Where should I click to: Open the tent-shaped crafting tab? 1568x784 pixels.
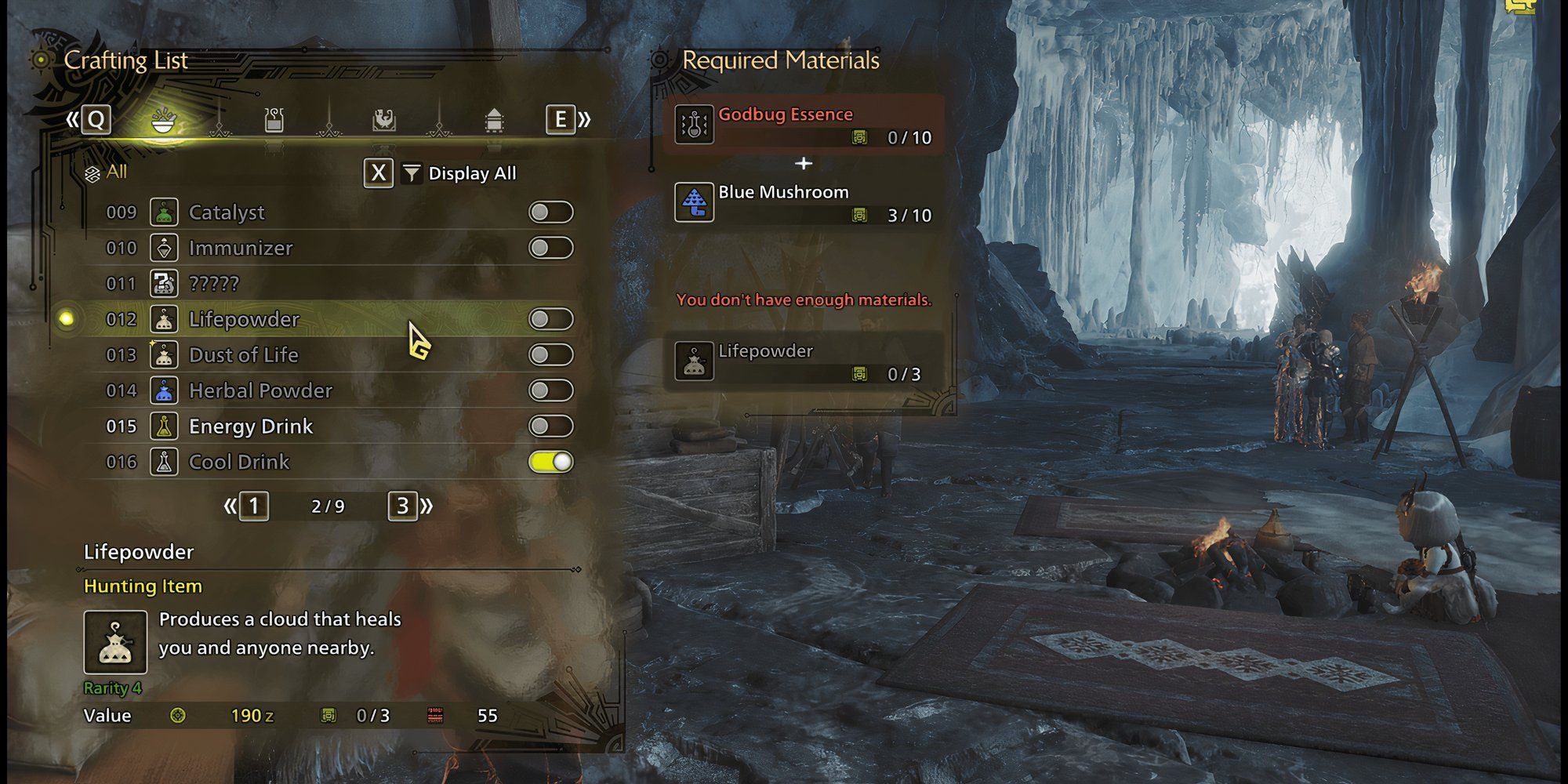(493, 121)
